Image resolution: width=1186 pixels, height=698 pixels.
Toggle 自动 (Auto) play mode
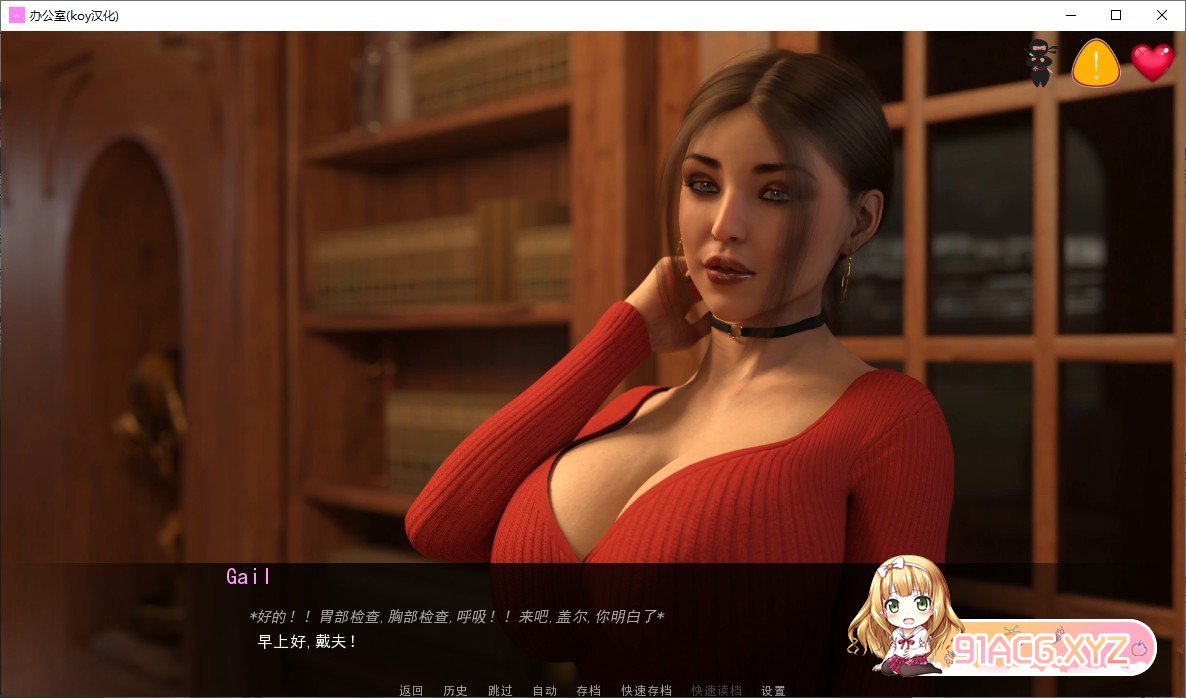point(544,690)
